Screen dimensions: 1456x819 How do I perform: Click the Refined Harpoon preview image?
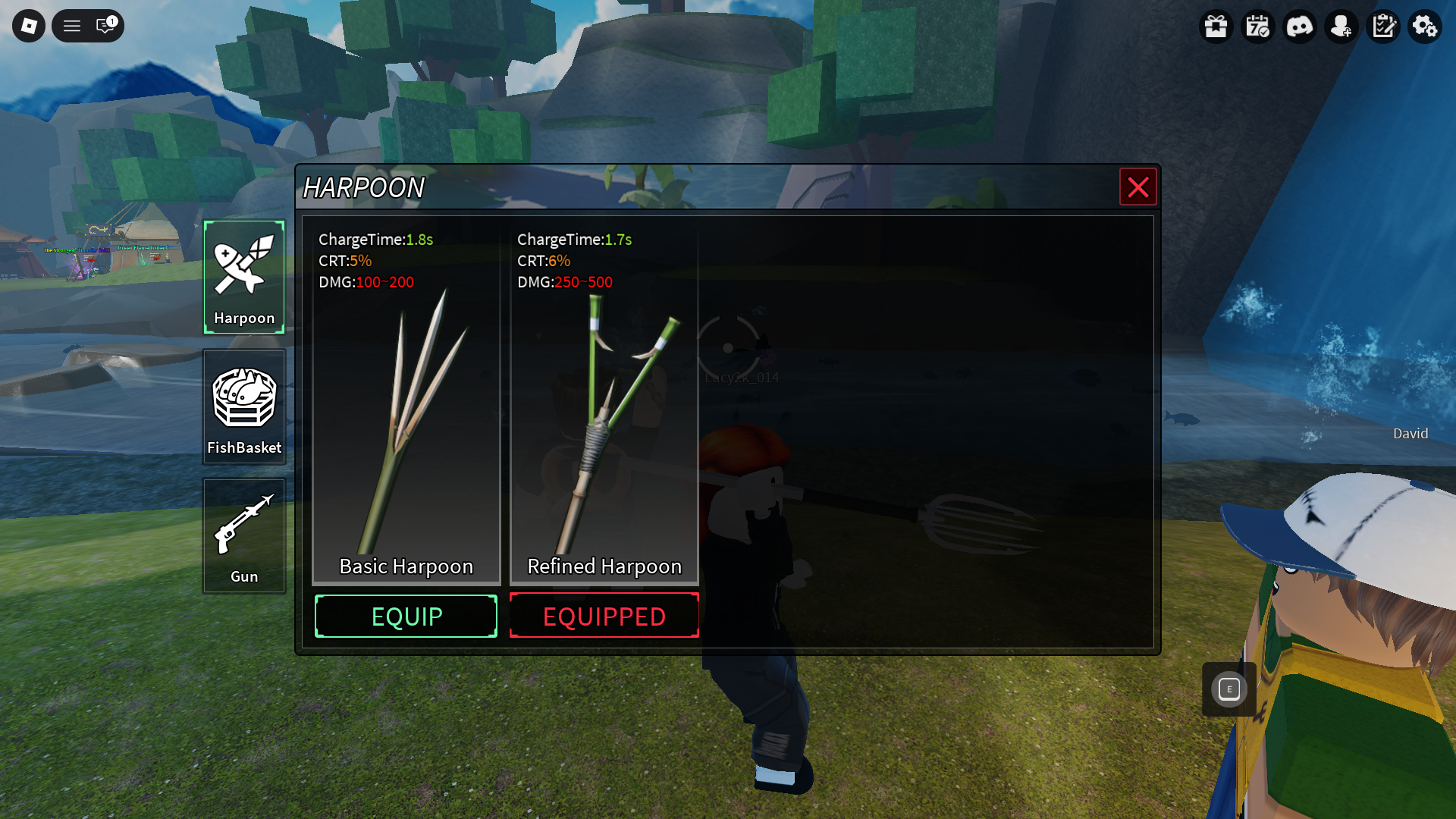tap(604, 417)
